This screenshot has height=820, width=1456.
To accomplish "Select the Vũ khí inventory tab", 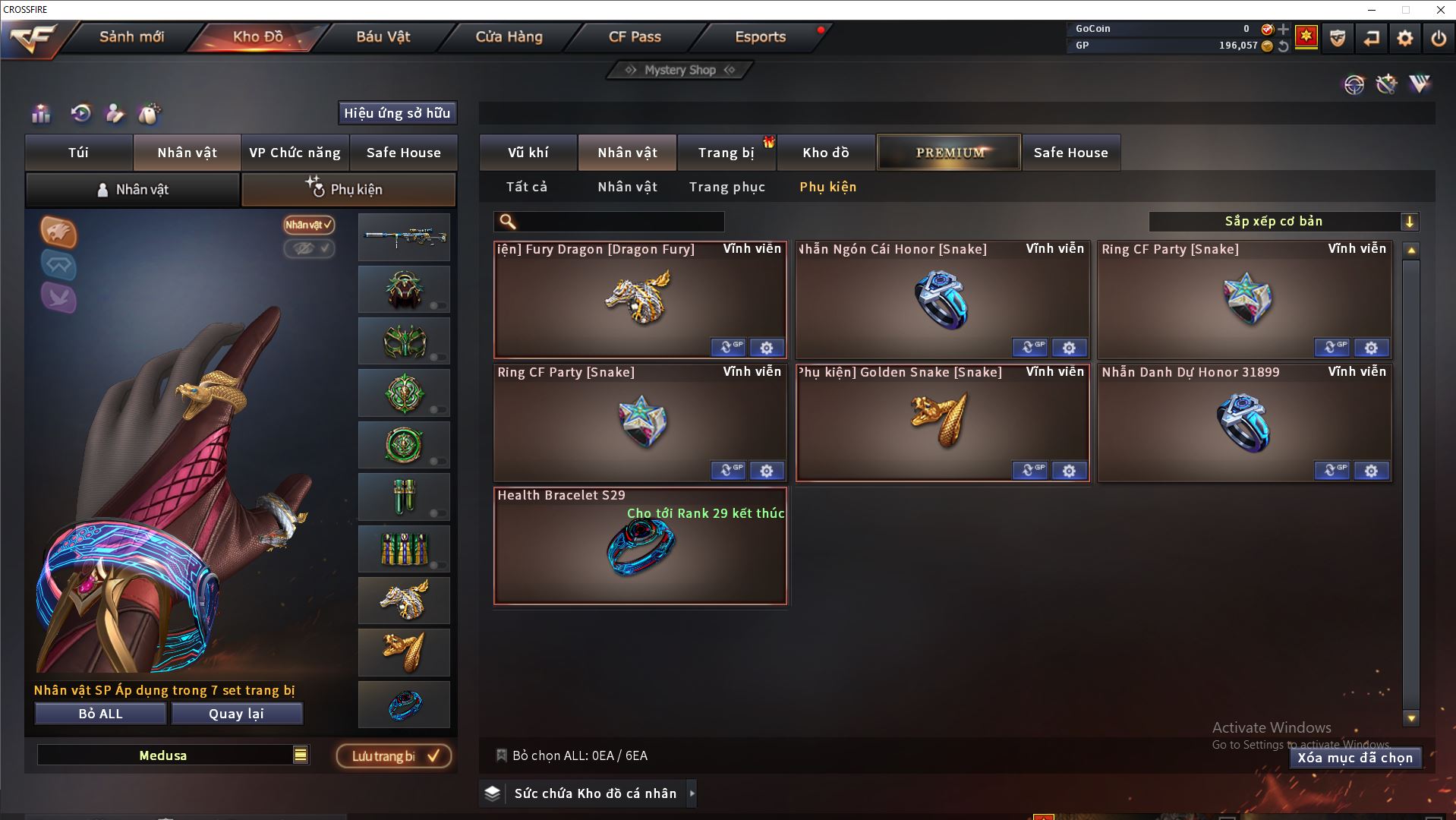I will (x=528, y=153).
